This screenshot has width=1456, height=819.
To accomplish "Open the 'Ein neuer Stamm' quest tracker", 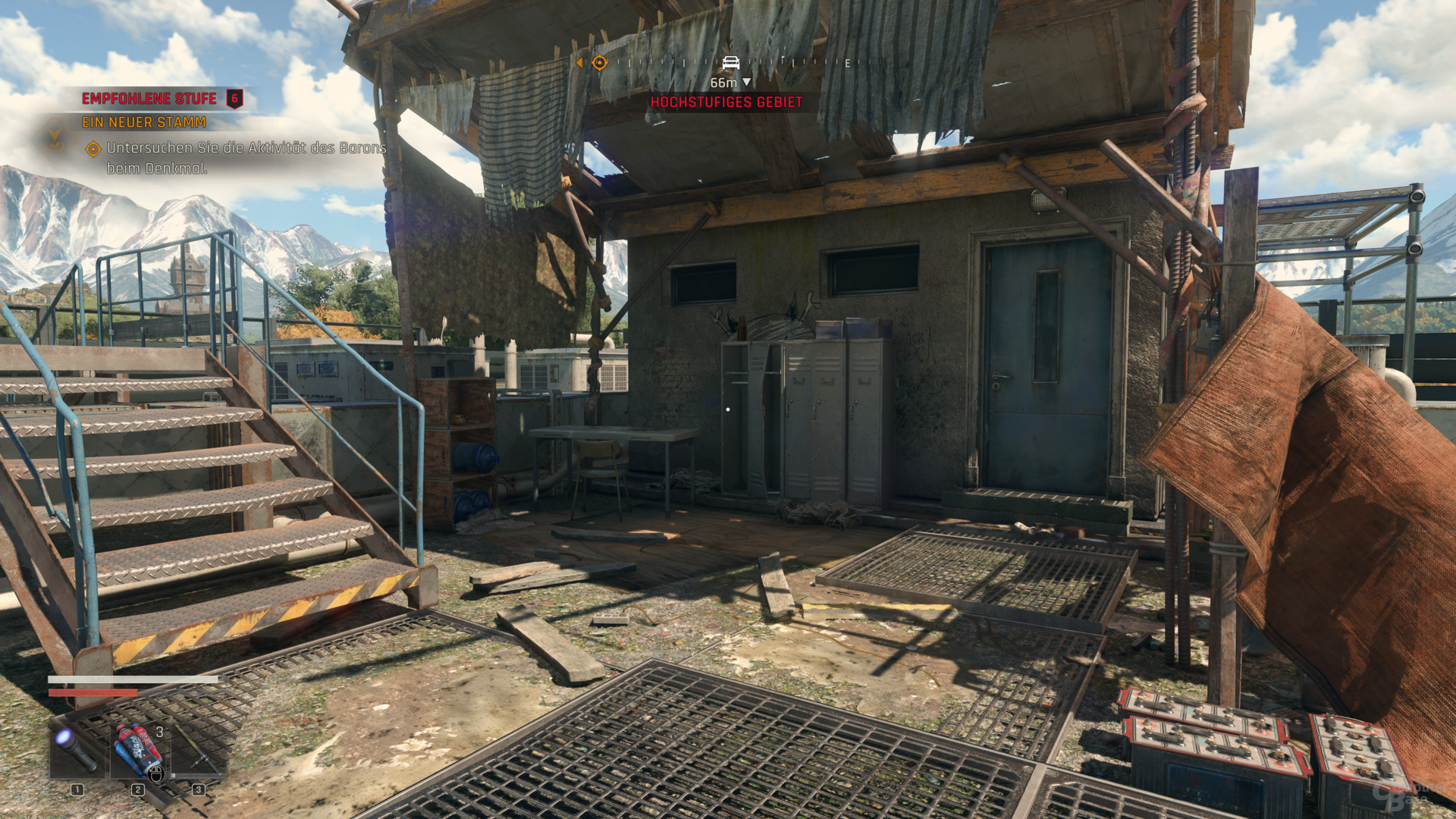I will tap(144, 122).
